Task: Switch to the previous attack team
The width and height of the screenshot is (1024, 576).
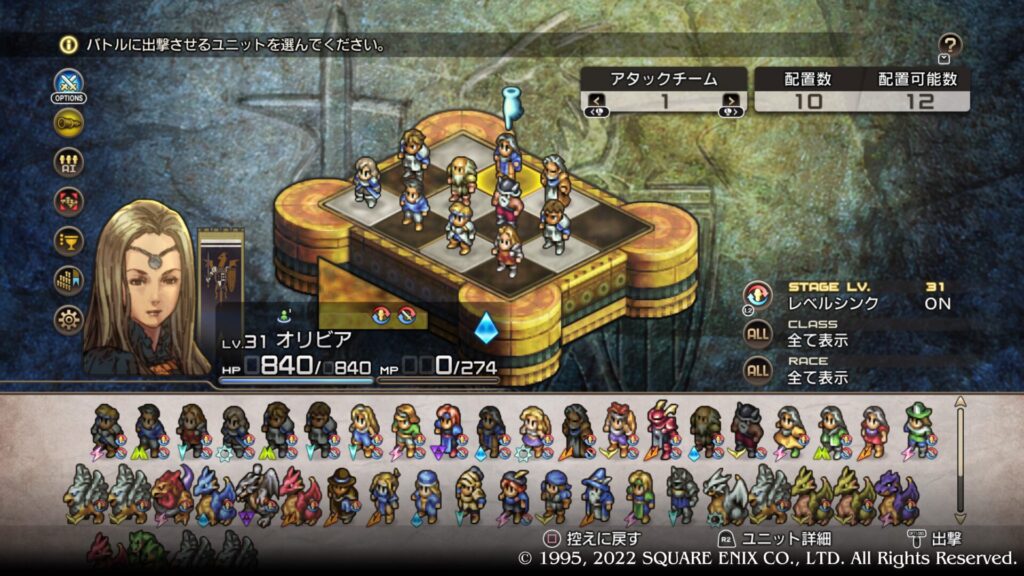Action: (x=596, y=101)
